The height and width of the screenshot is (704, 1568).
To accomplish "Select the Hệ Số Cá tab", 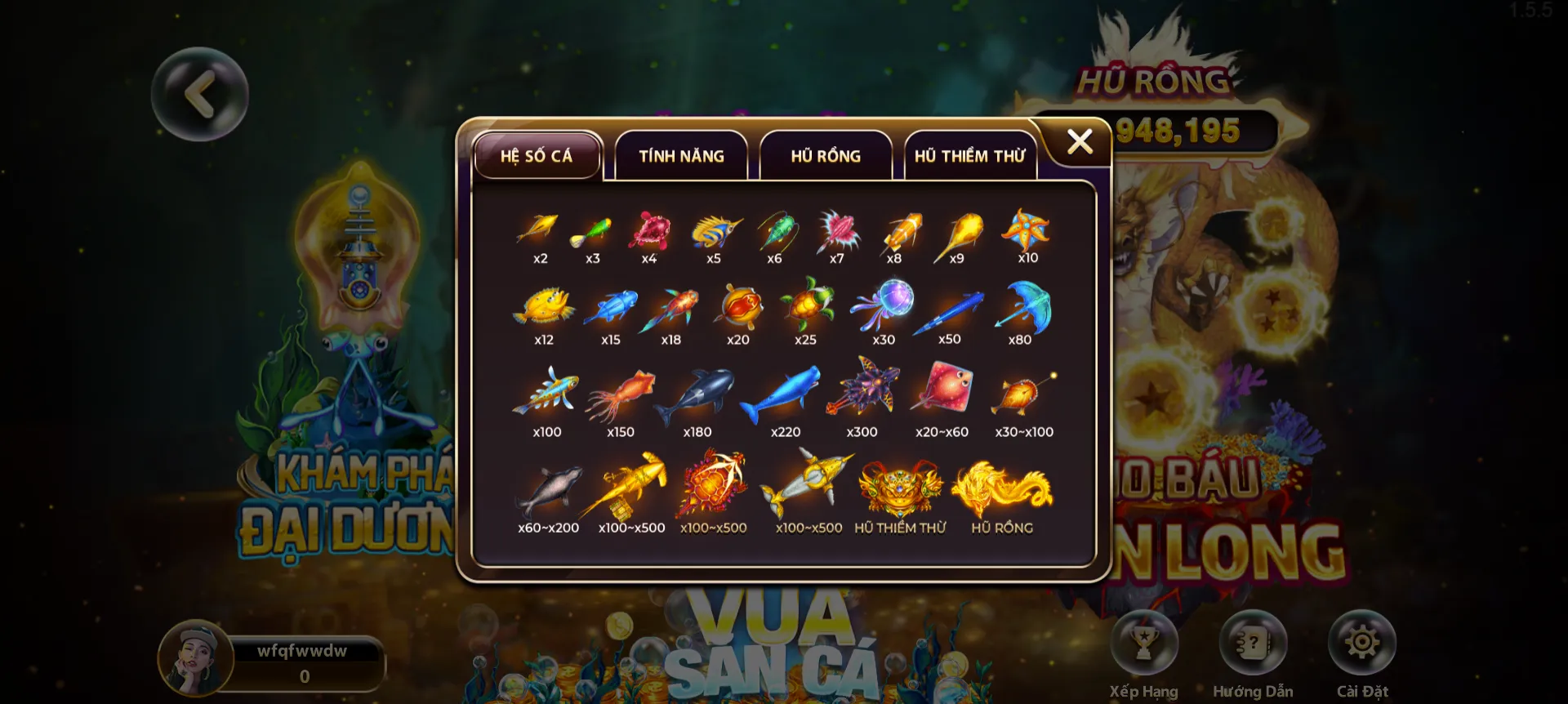I will (537, 155).
